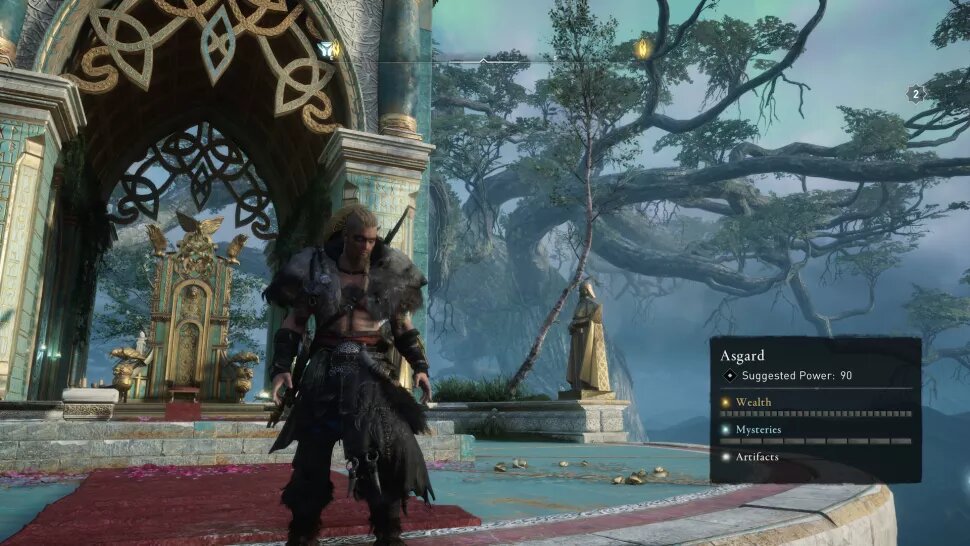Choose the Artifacts category entry
This screenshot has height=546, width=970.
click(756, 457)
